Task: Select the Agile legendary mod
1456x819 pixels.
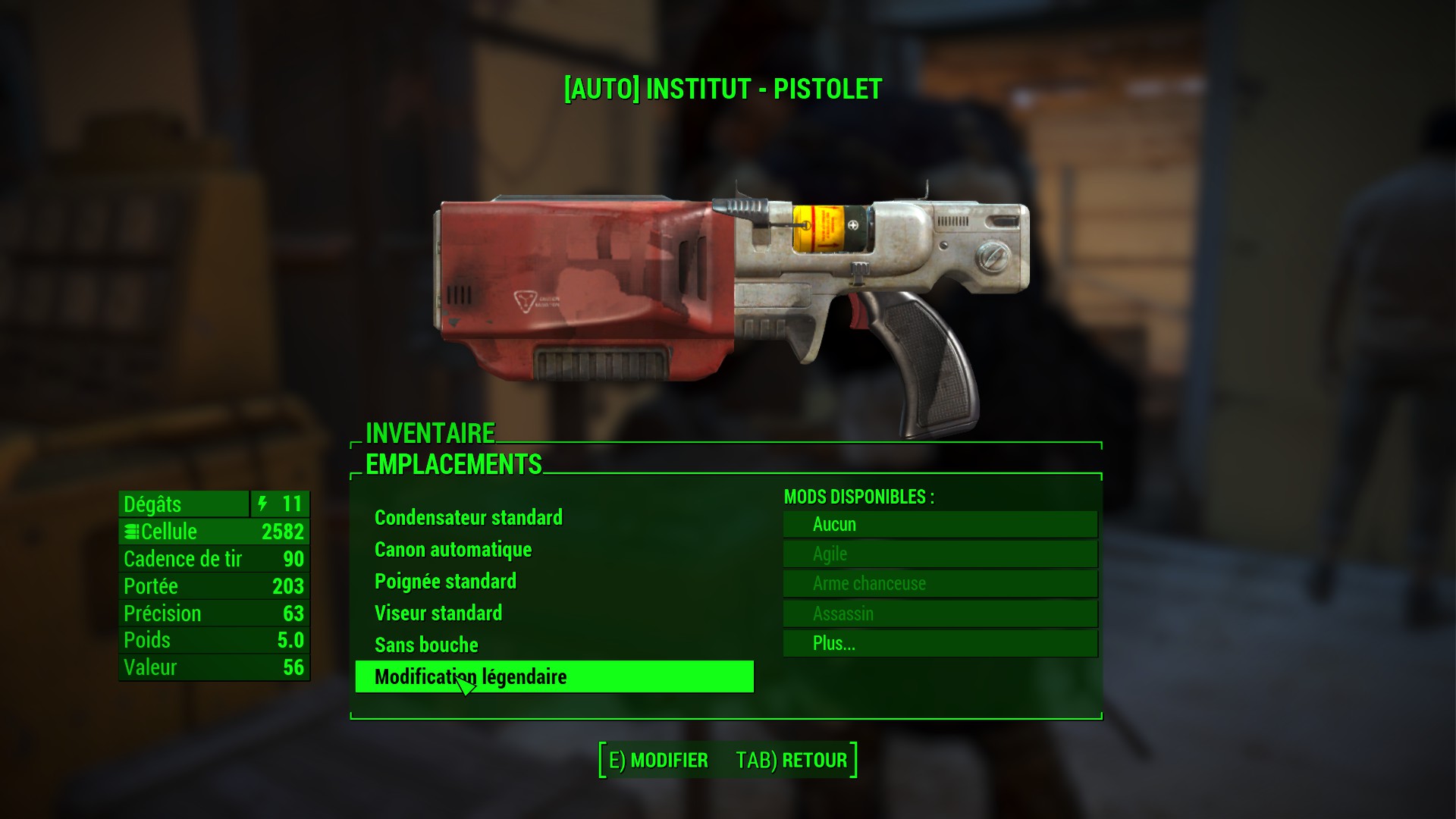Action: point(940,554)
